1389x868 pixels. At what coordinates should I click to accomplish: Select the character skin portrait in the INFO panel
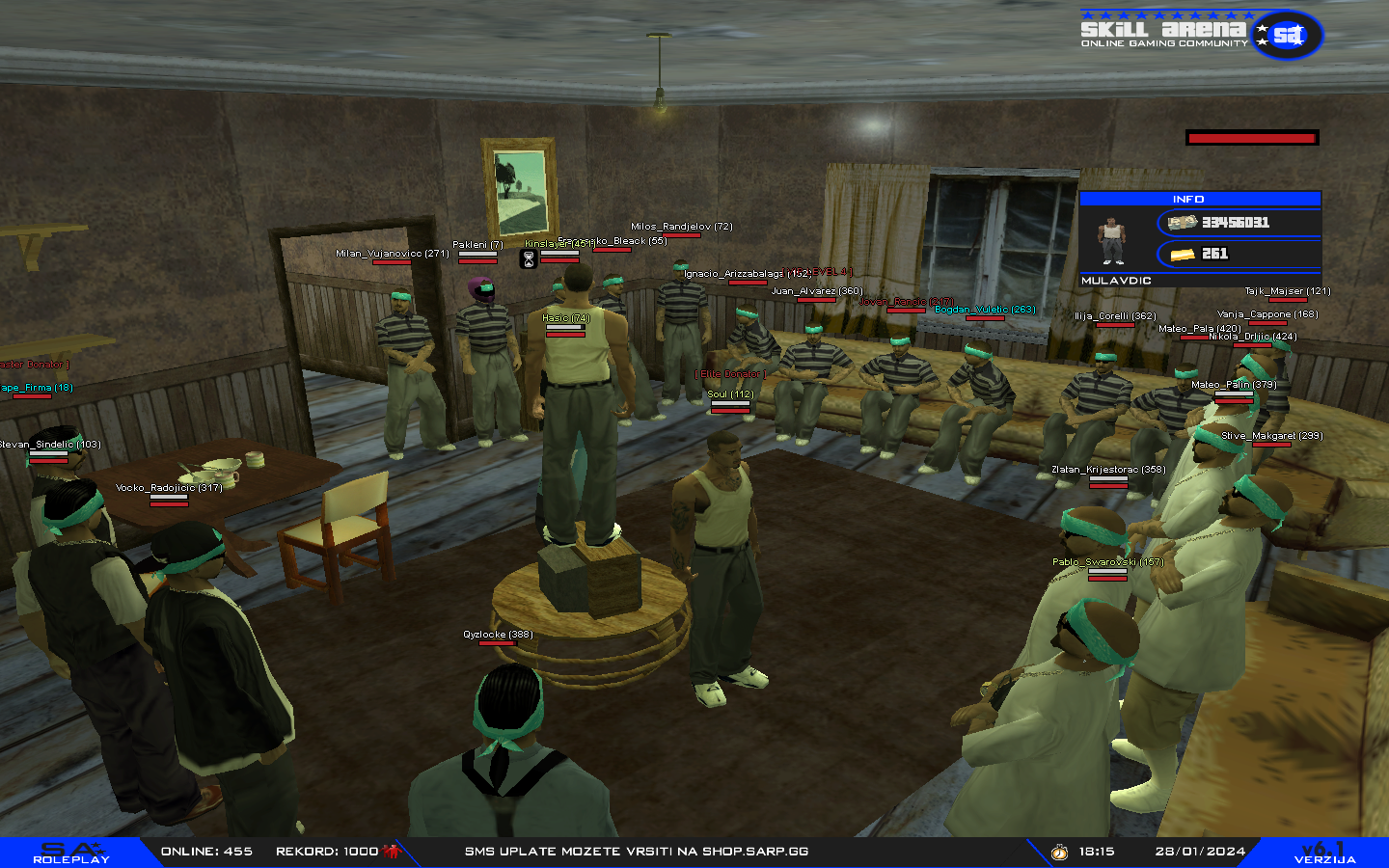1112,240
